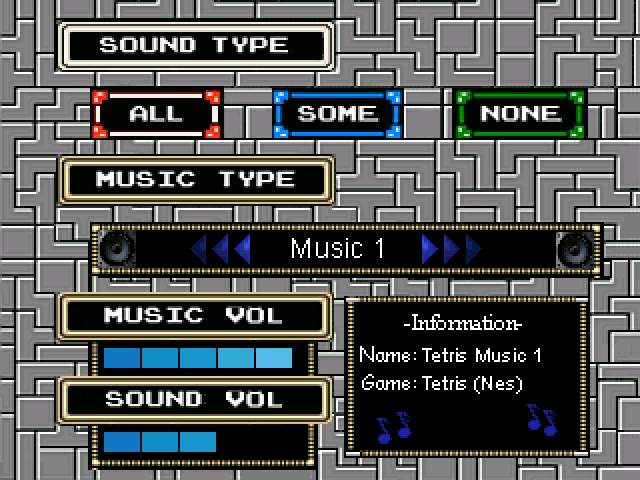Select the ALL sound type option
Image resolution: width=640 pixels, height=480 pixels.
point(156,114)
